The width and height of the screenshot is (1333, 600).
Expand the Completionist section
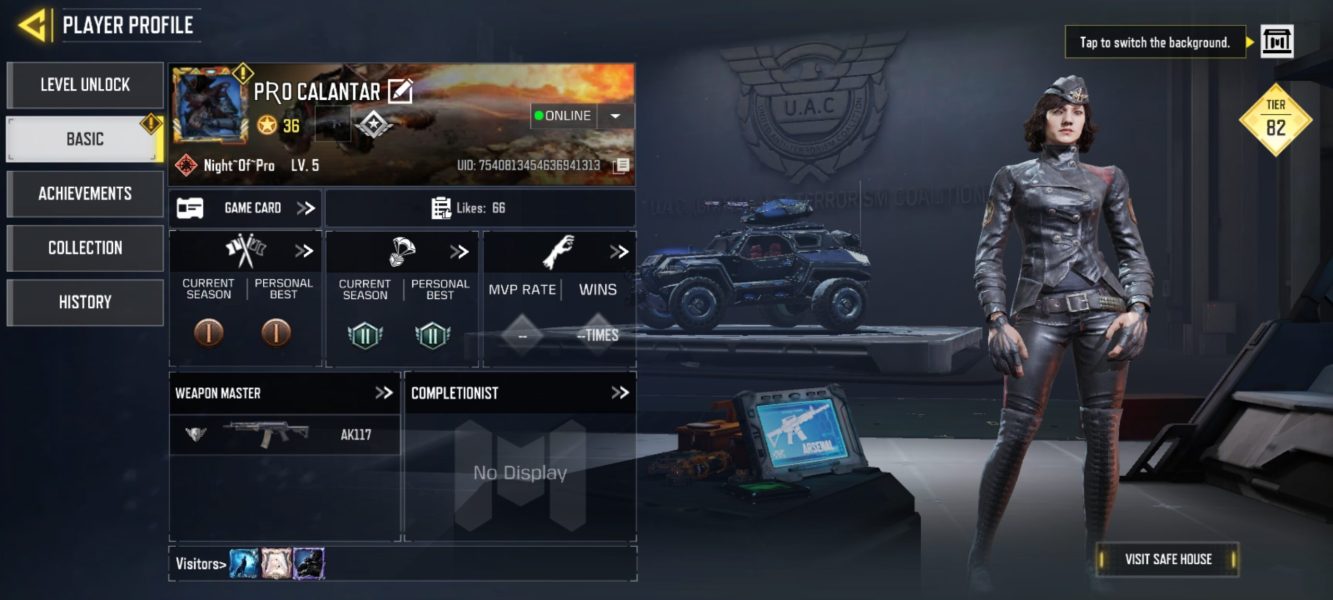click(x=620, y=393)
